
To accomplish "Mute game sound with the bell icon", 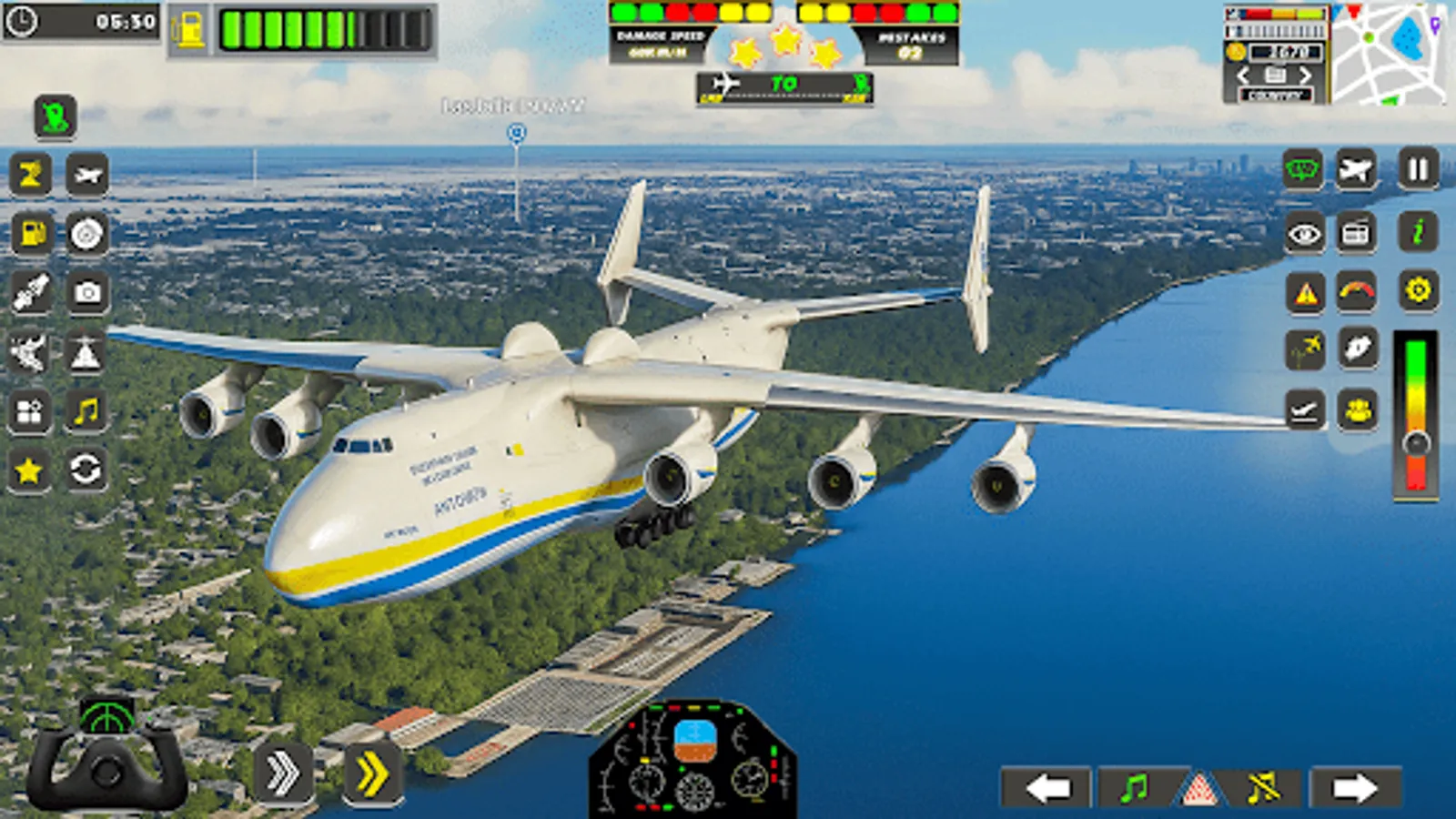I will click(1263, 788).
